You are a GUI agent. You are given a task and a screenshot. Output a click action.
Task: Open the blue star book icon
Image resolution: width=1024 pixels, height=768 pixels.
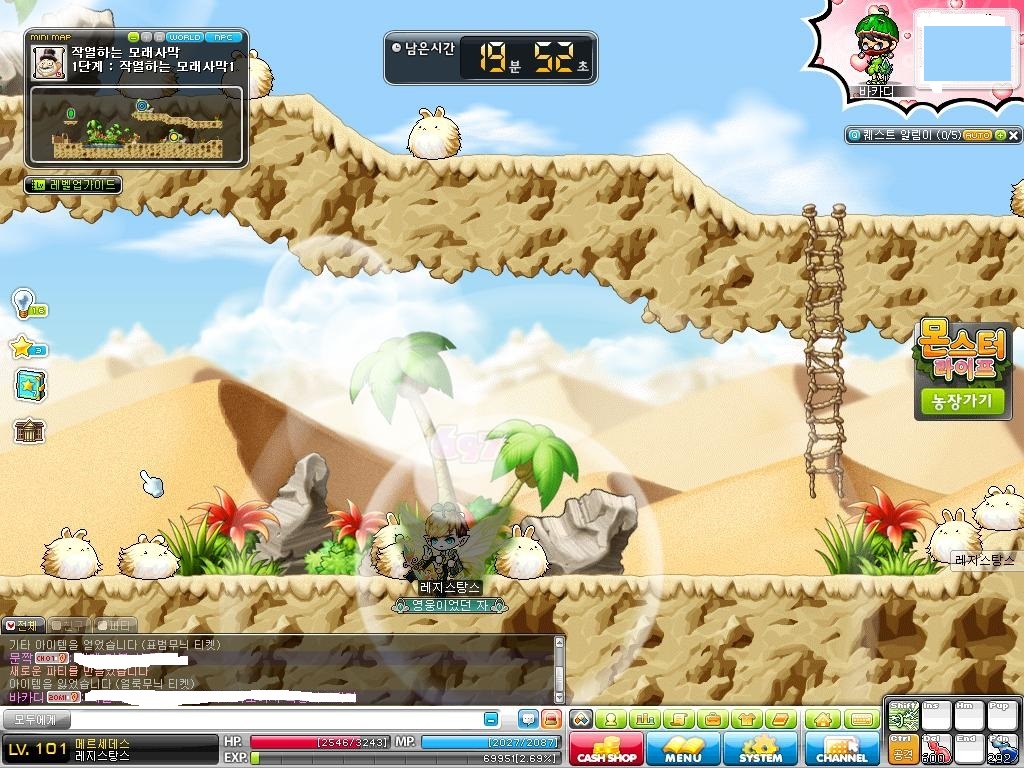29,385
